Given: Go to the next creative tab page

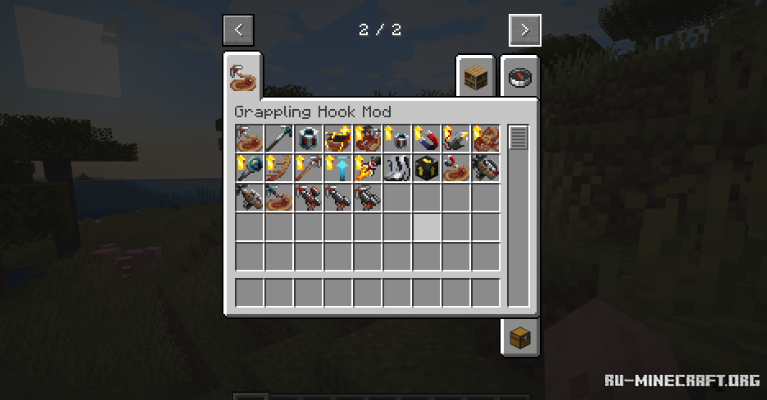Looking at the screenshot, I should click(525, 30).
